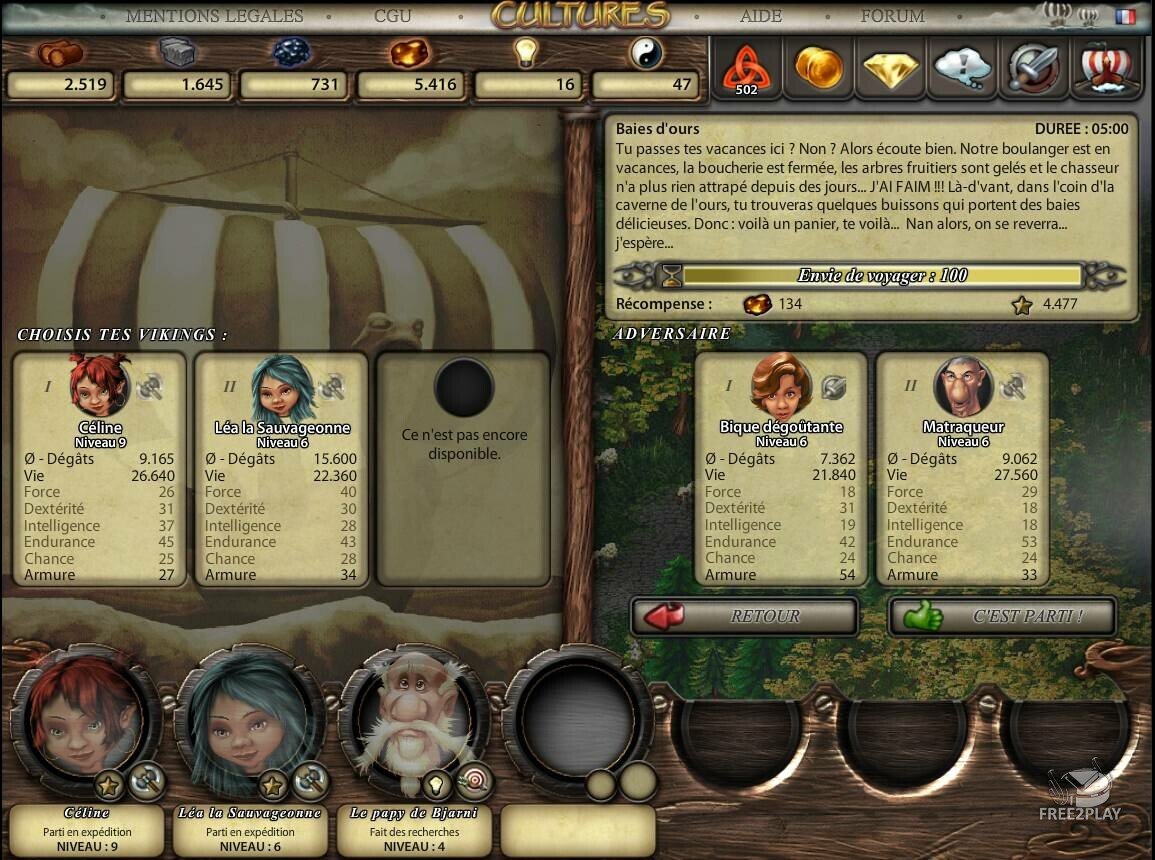Open the CGU page
This screenshot has width=1155, height=860.
(391, 16)
